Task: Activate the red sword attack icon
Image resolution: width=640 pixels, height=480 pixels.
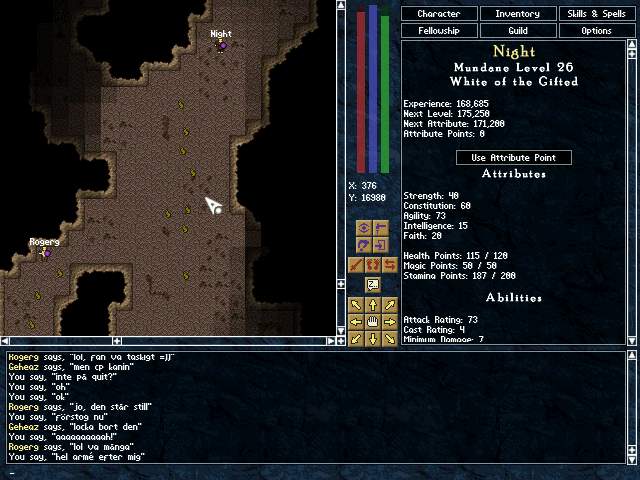Action: 356,265
